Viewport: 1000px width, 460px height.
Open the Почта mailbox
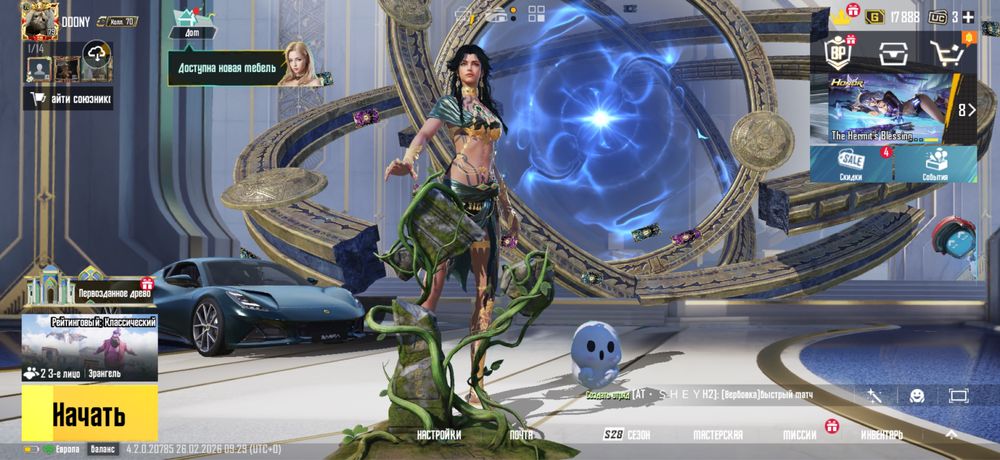coord(521,435)
